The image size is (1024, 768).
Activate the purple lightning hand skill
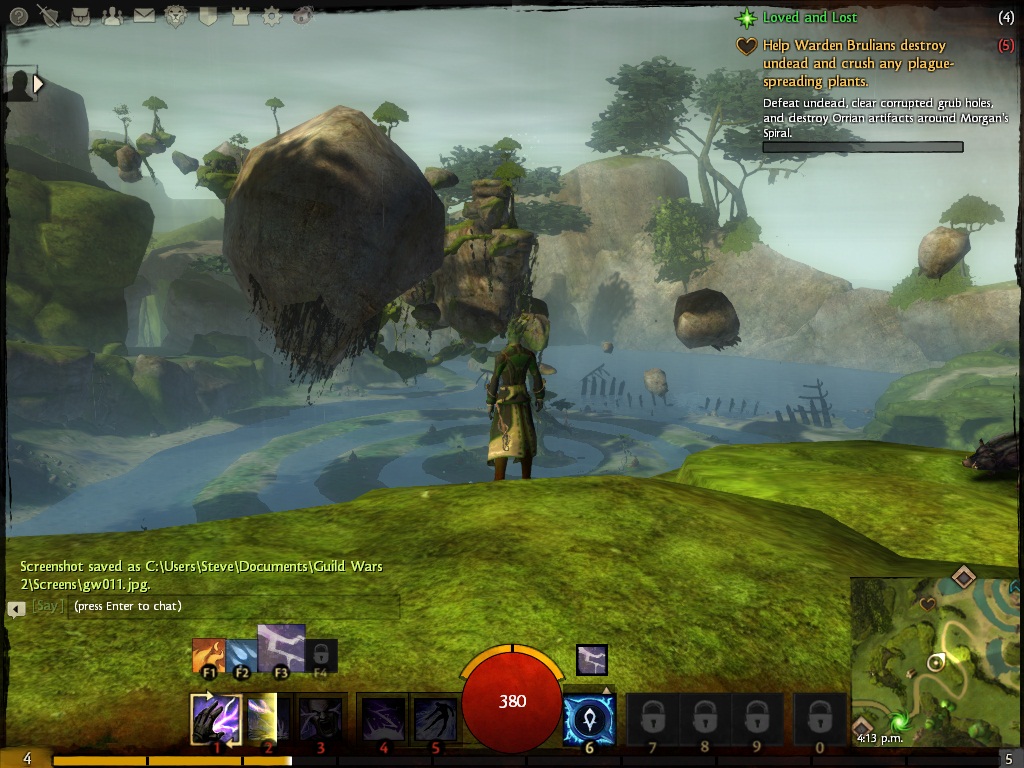tap(215, 719)
